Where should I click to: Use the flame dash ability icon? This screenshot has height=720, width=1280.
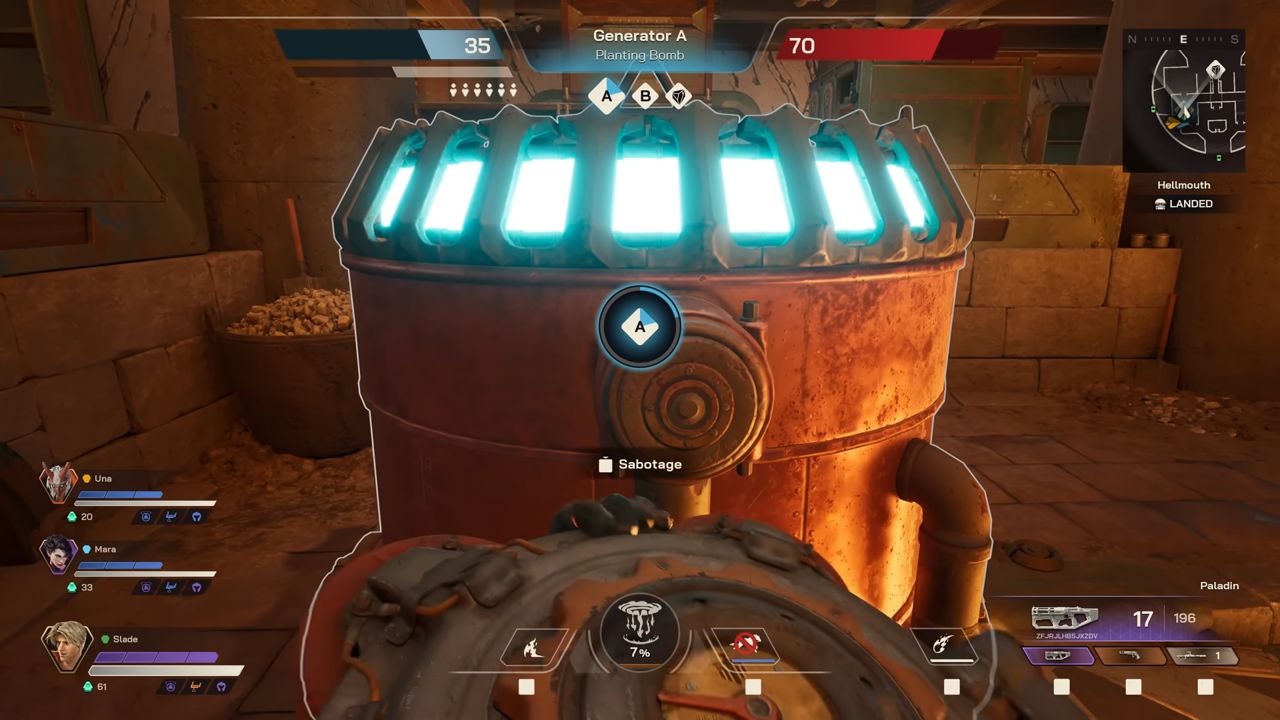point(533,648)
